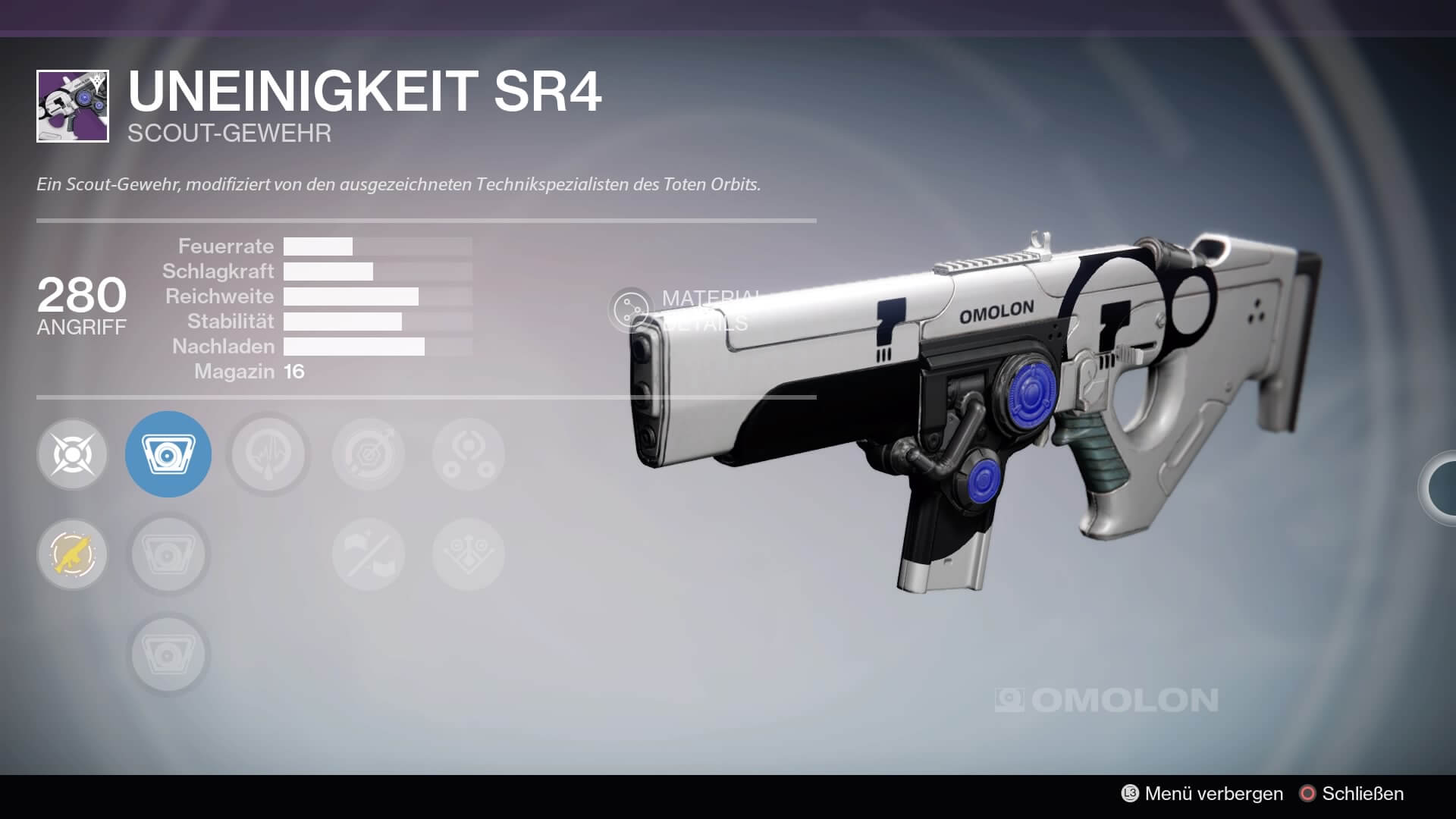
Task: Choose the faded diagonal-slash perk node
Action: point(369,554)
